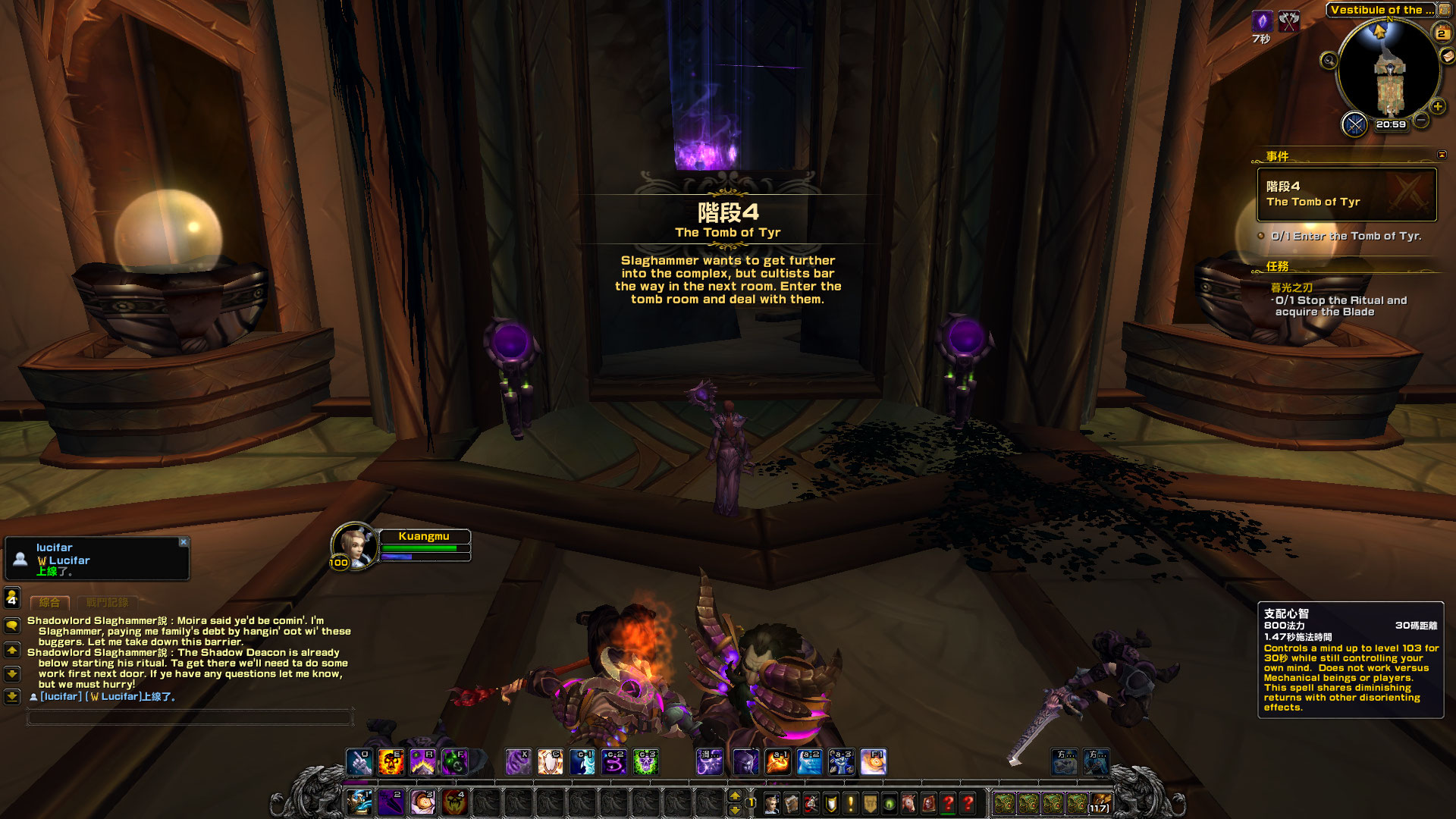Select the 綜合 general chat tab
1456x819 pixels.
pos(49,603)
